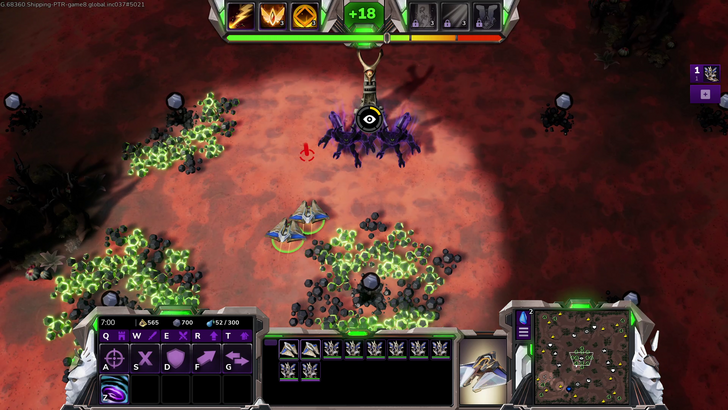Use the orange diamond-in-circle ability
Image resolution: width=728 pixels, height=410 pixels.
(x=305, y=16)
